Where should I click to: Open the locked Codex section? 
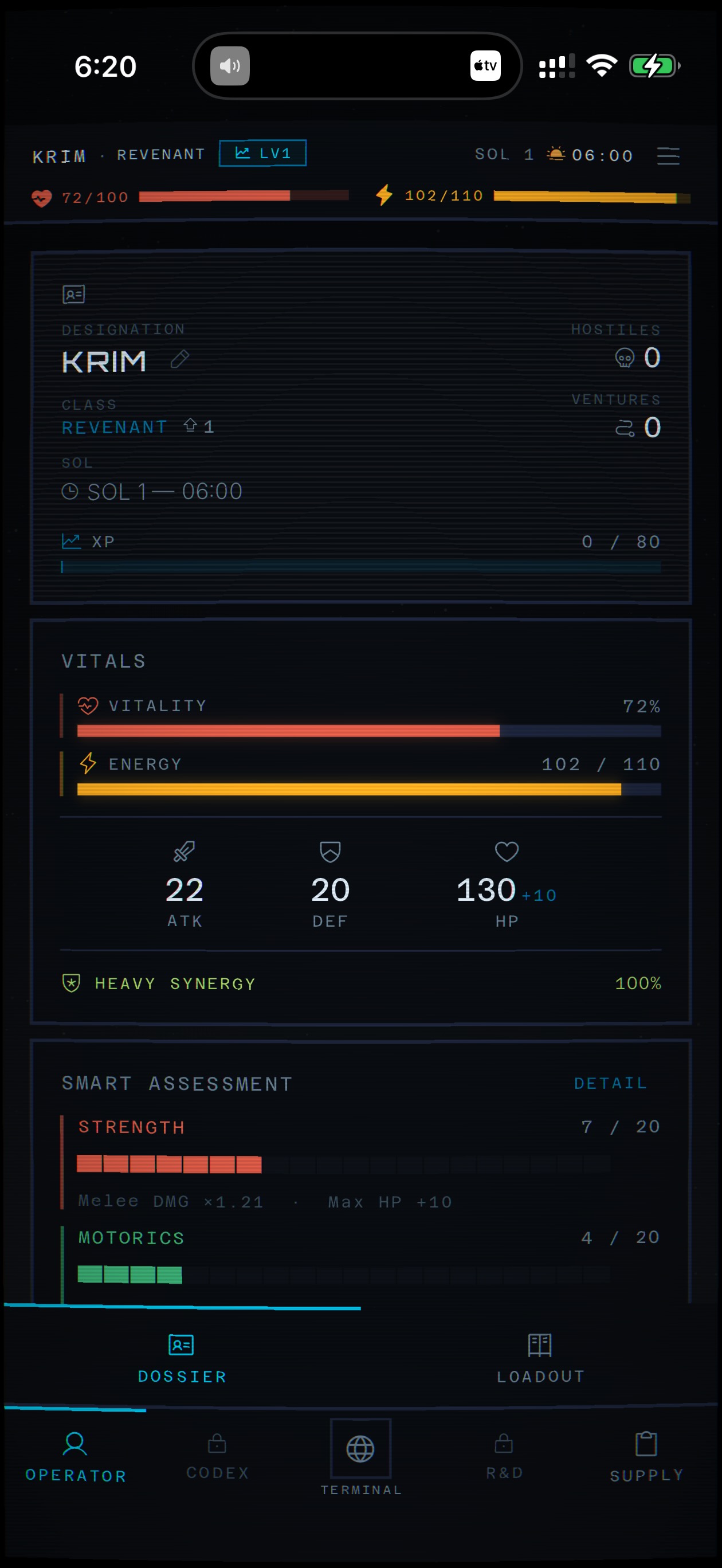coord(217,1455)
